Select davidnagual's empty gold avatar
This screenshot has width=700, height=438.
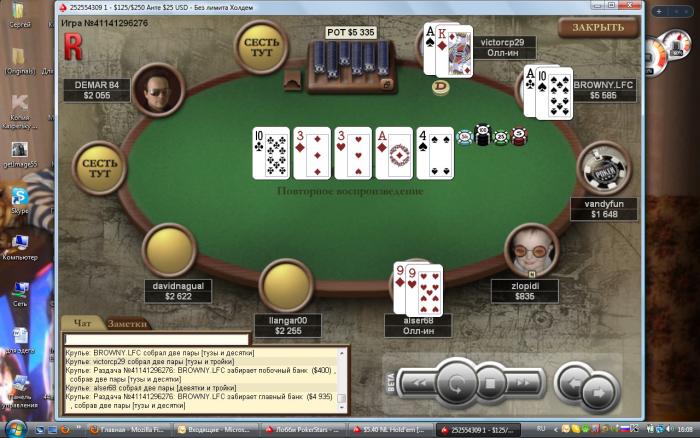pyautogui.click(x=169, y=250)
